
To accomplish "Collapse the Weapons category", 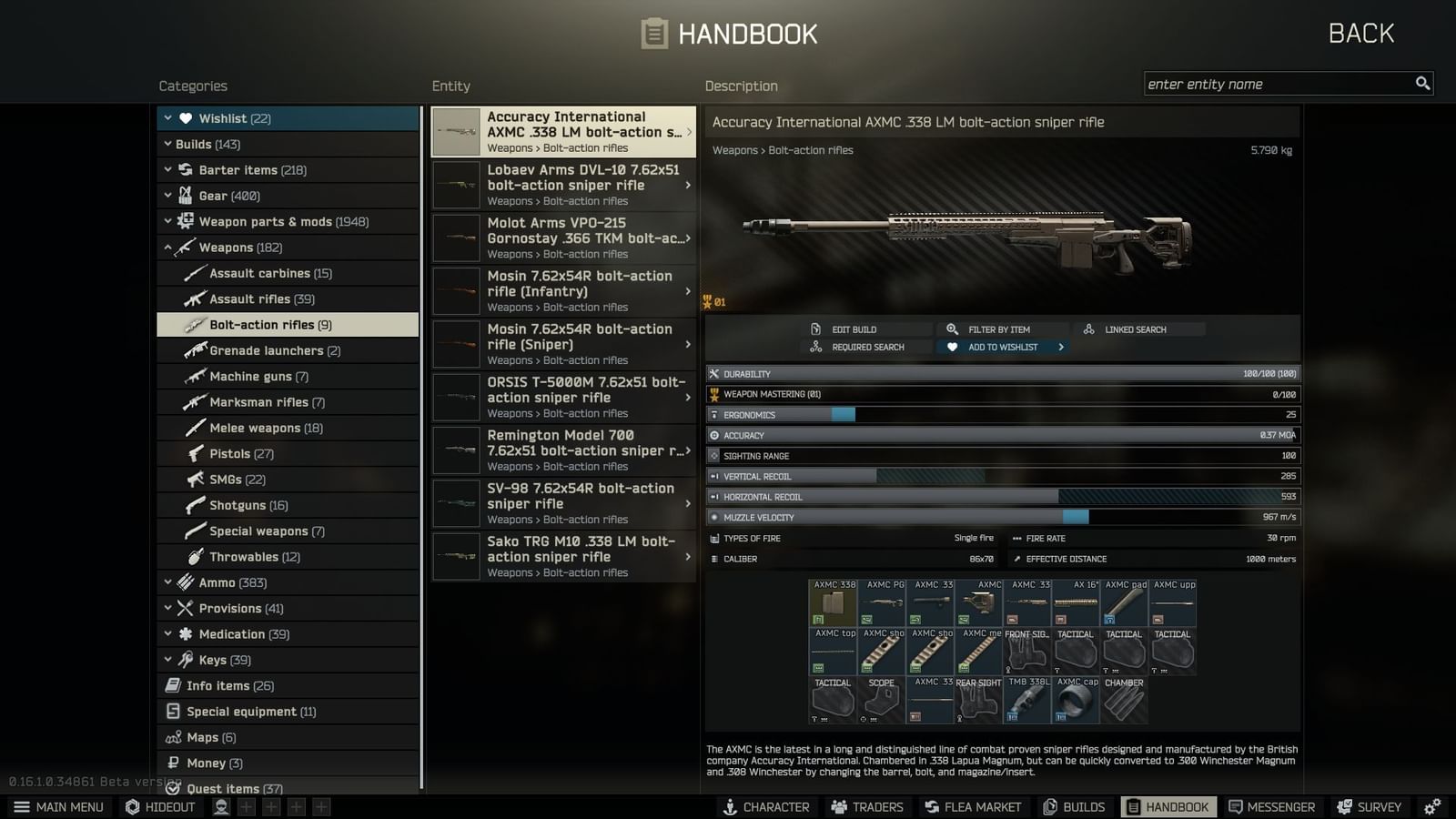I will 169,247.
